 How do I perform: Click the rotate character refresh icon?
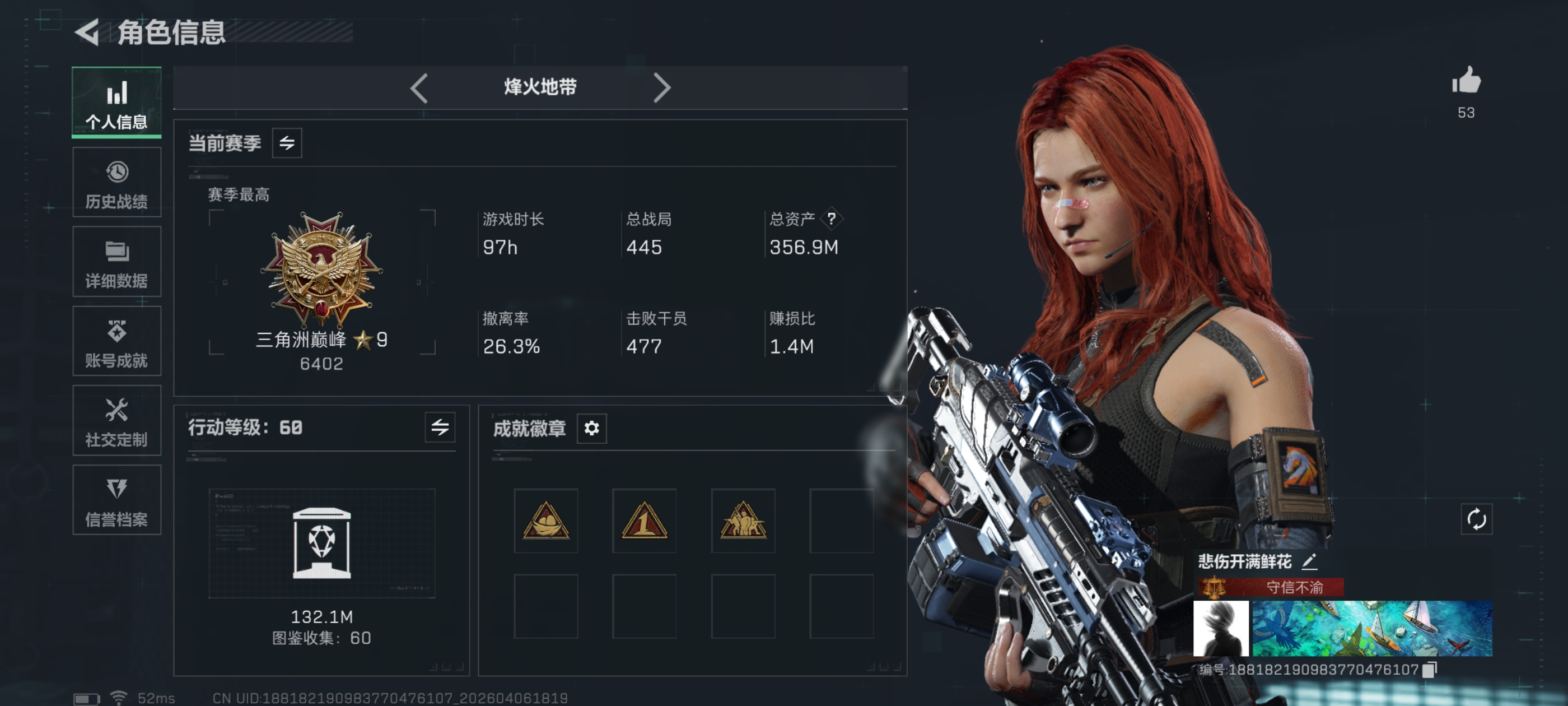1476,519
